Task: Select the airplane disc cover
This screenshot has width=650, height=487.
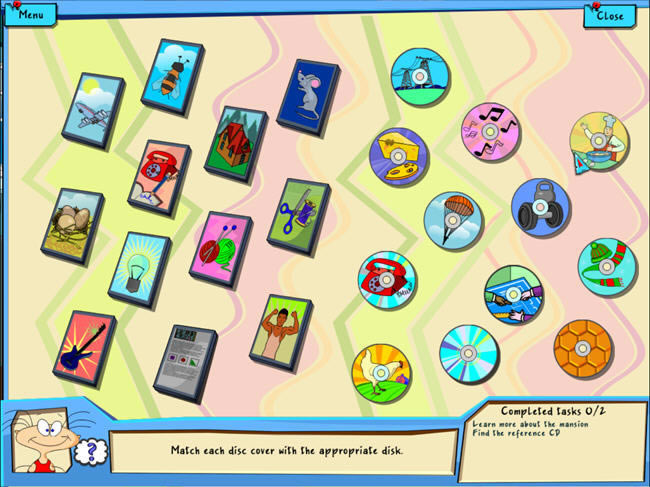Action: pos(92,109)
